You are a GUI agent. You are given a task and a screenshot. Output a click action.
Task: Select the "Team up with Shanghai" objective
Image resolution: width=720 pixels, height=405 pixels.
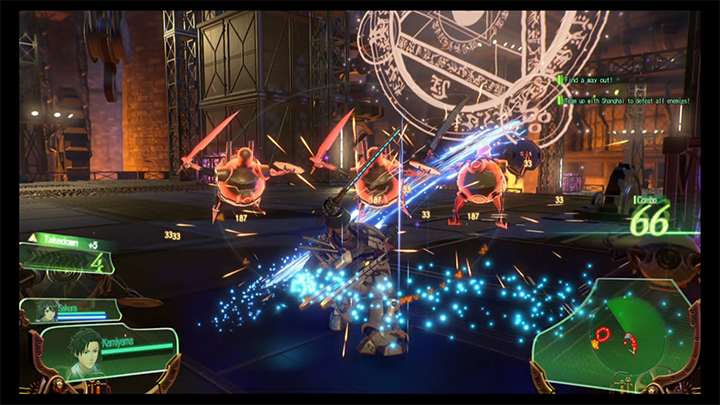624,100
